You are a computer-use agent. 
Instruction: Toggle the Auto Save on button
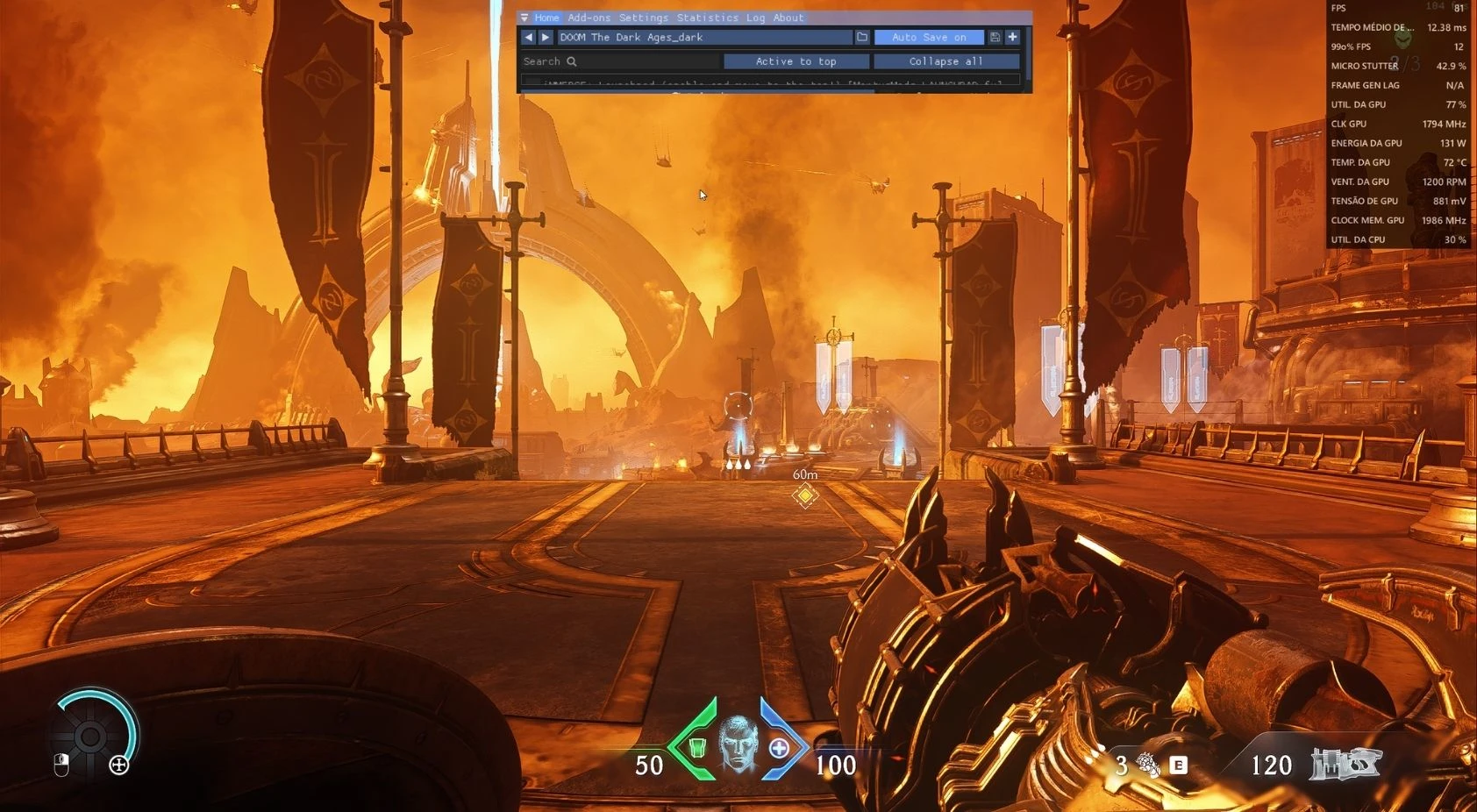pos(929,38)
